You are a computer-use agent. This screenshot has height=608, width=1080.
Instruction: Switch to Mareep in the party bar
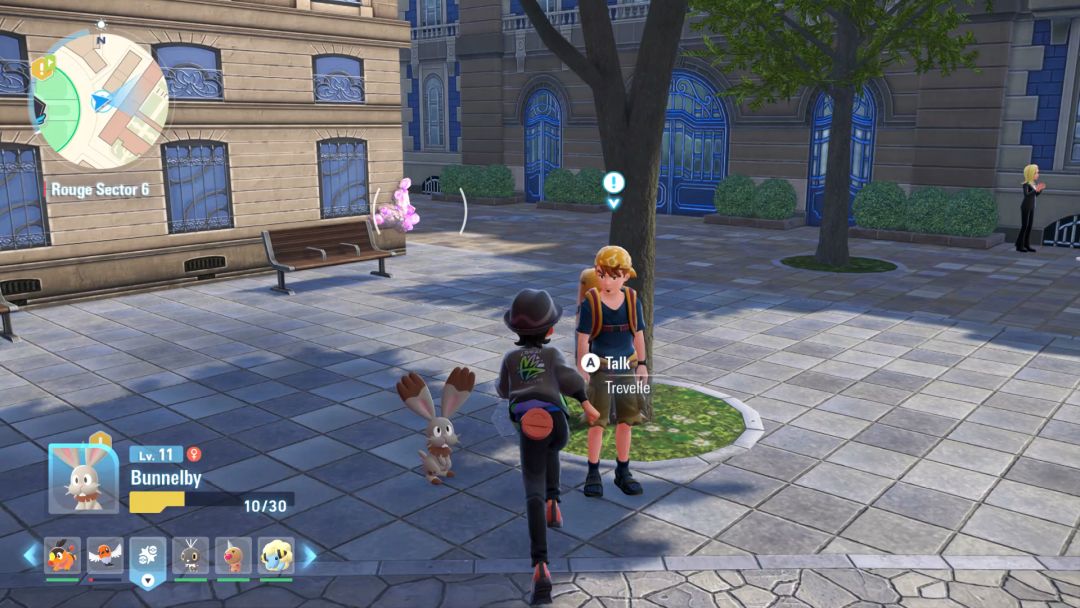[x=276, y=555]
